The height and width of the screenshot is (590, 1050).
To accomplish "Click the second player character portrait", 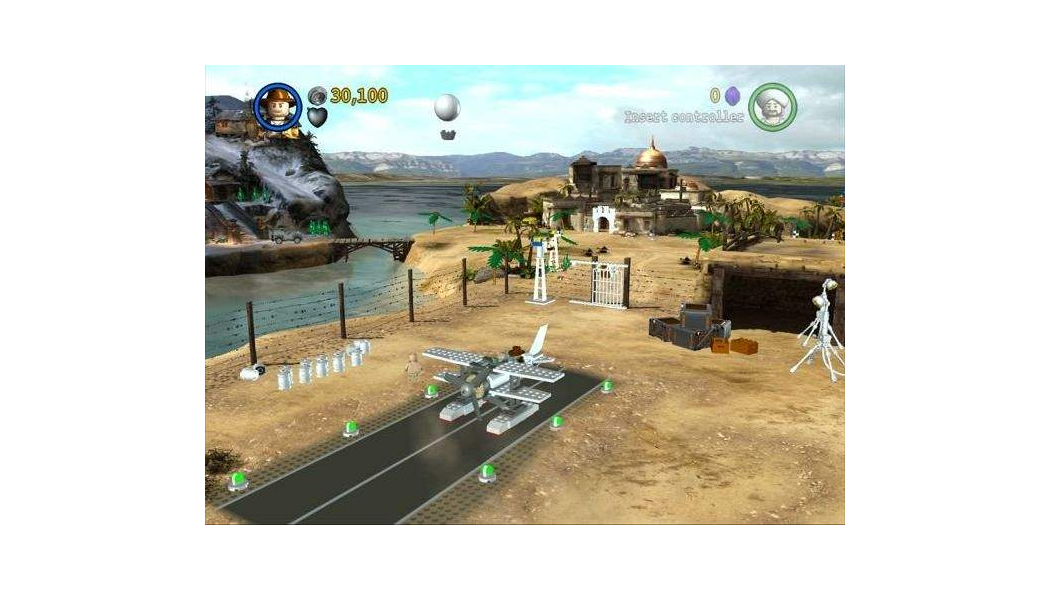I will tap(772, 106).
